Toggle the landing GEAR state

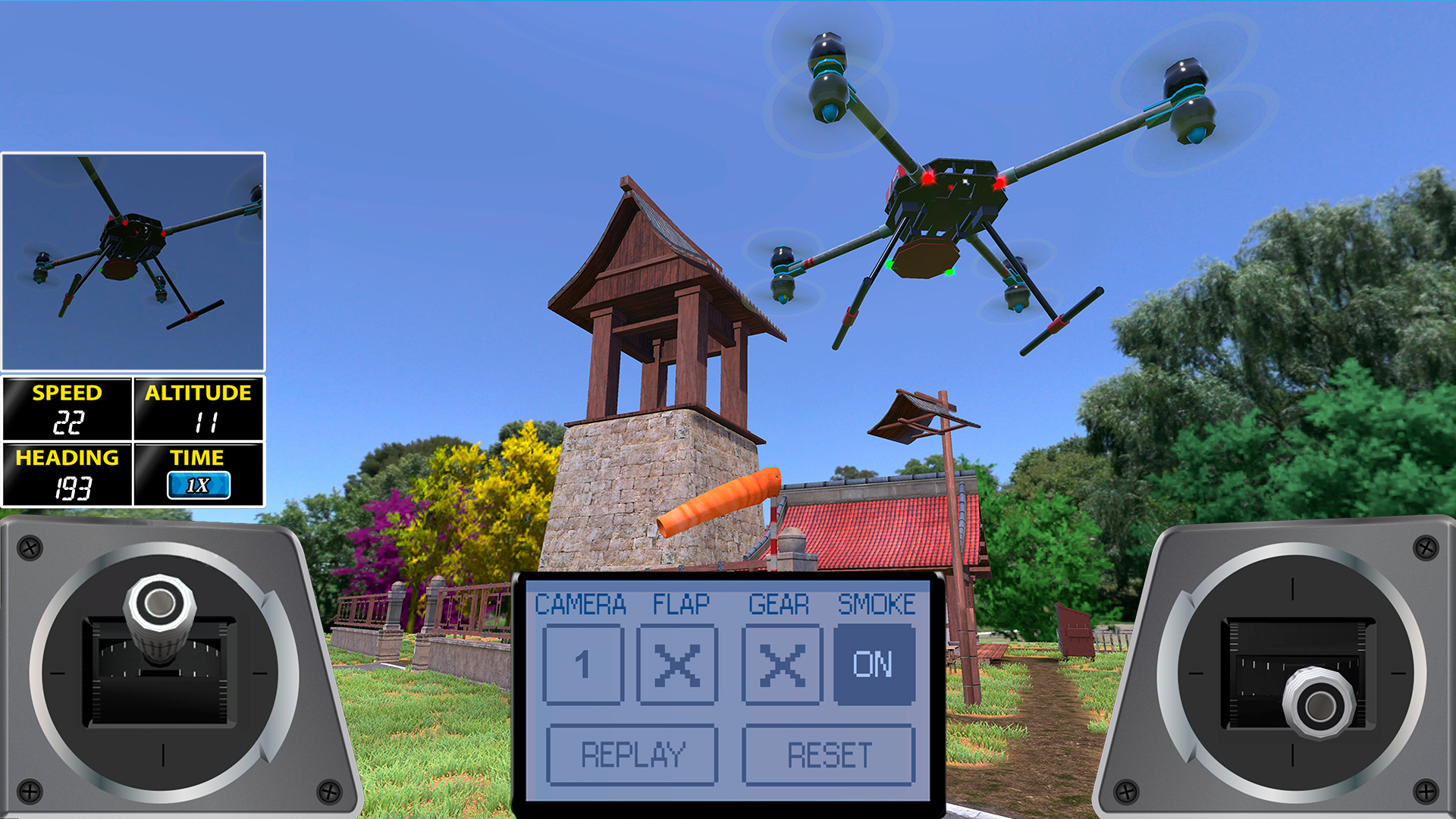click(783, 666)
